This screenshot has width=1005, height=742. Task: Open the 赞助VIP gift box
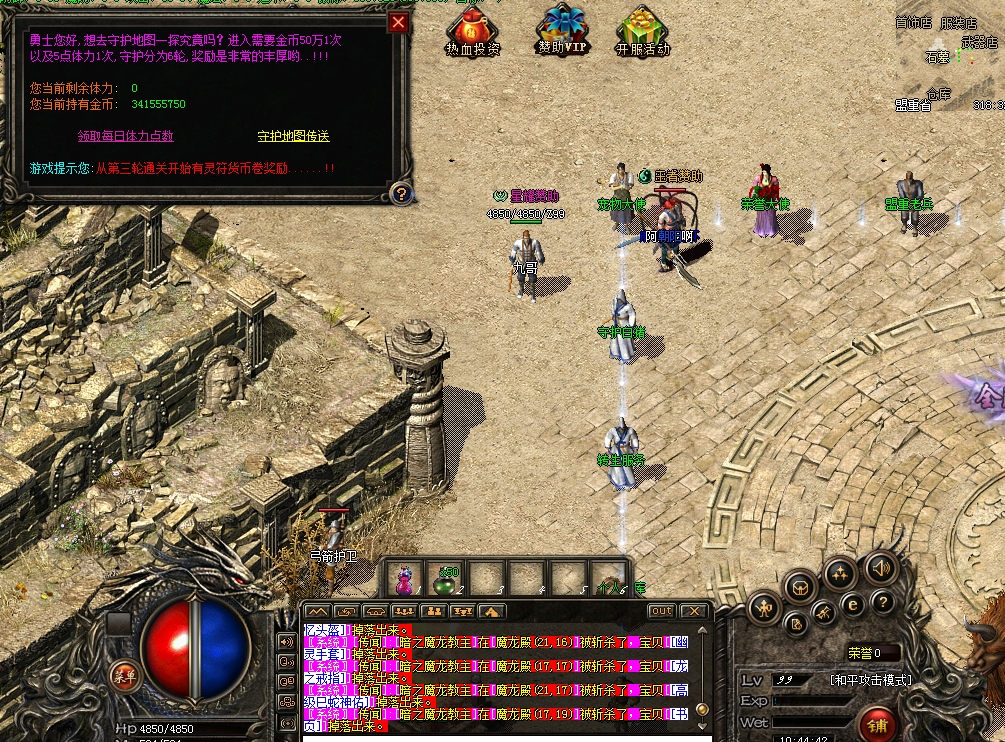pyautogui.click(x=563, y=32)
